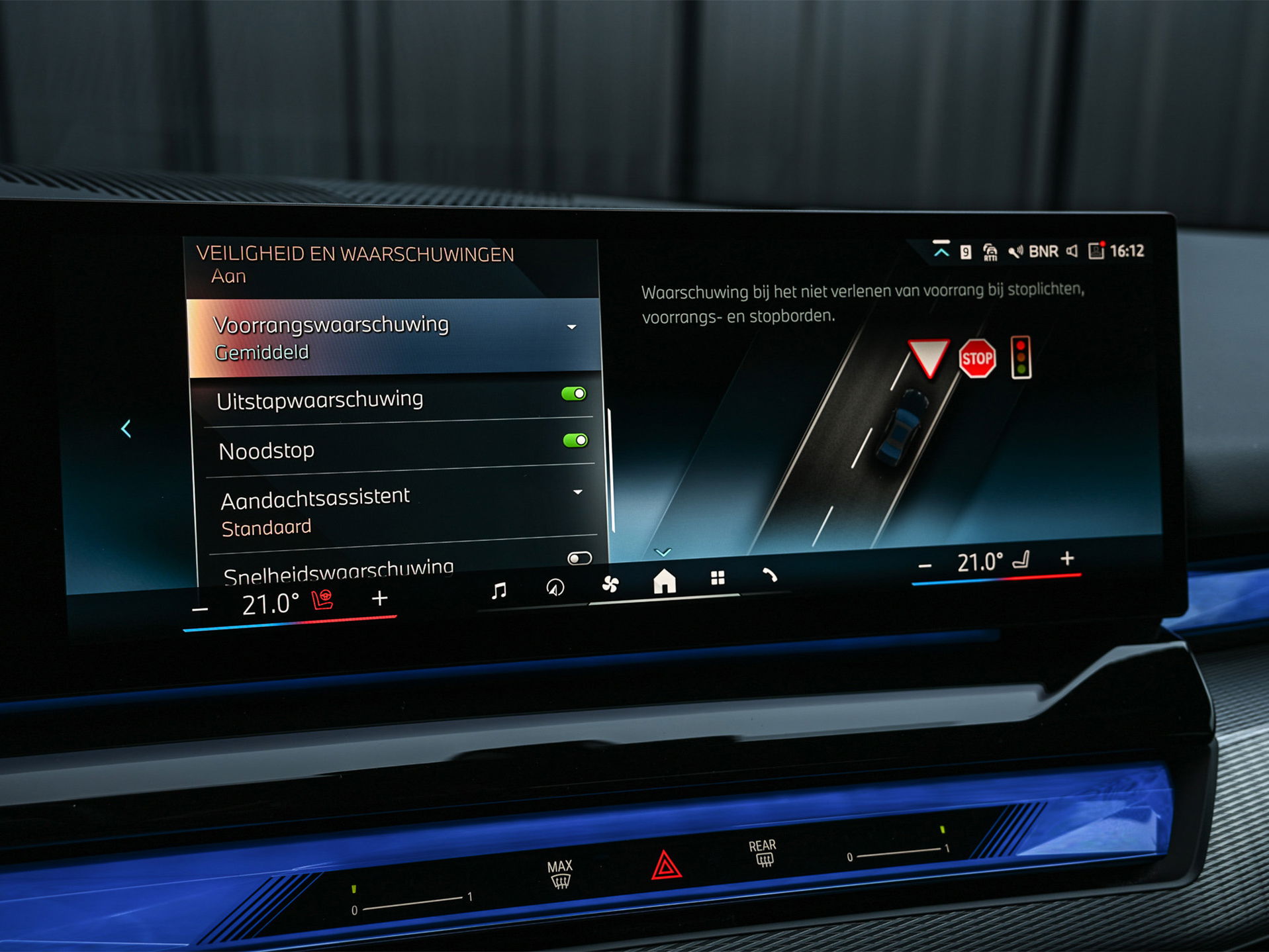Toggle the Uitstapwaarschuwing switch
1269x952 pixels.
pos(573,394)
